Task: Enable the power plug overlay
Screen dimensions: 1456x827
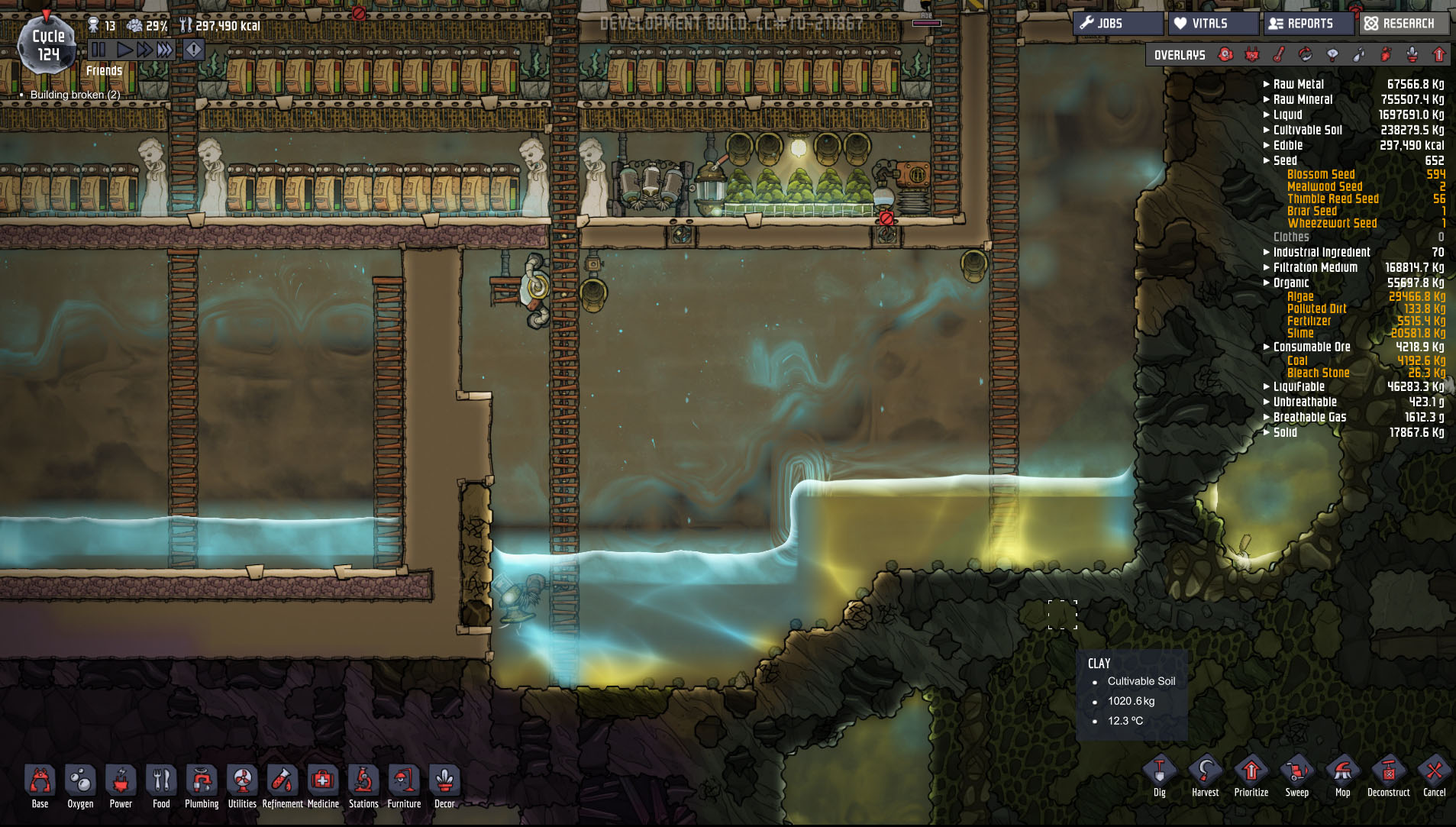Action: 1252,54
